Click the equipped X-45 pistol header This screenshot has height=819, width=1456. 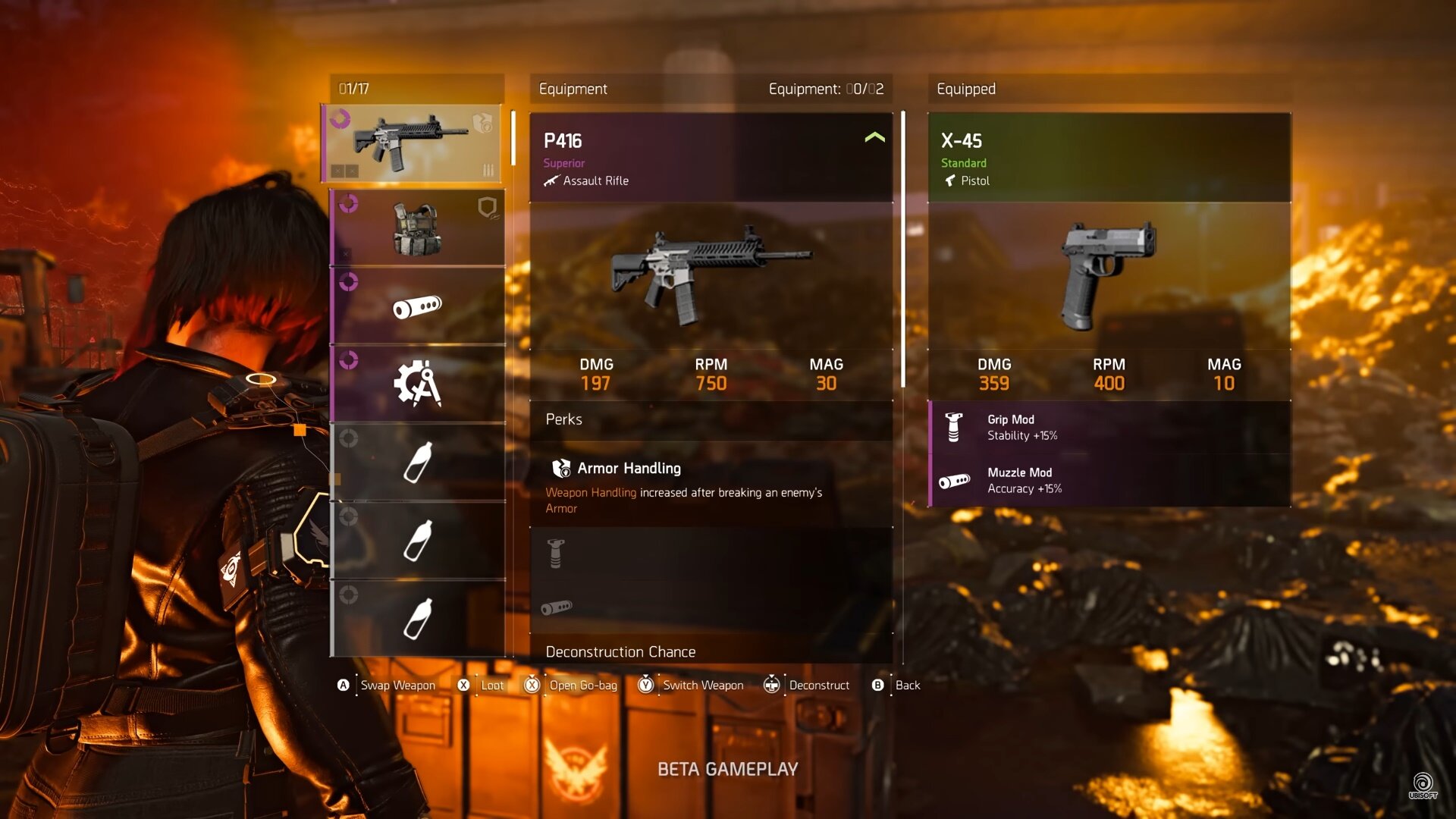click(1109, 158)
